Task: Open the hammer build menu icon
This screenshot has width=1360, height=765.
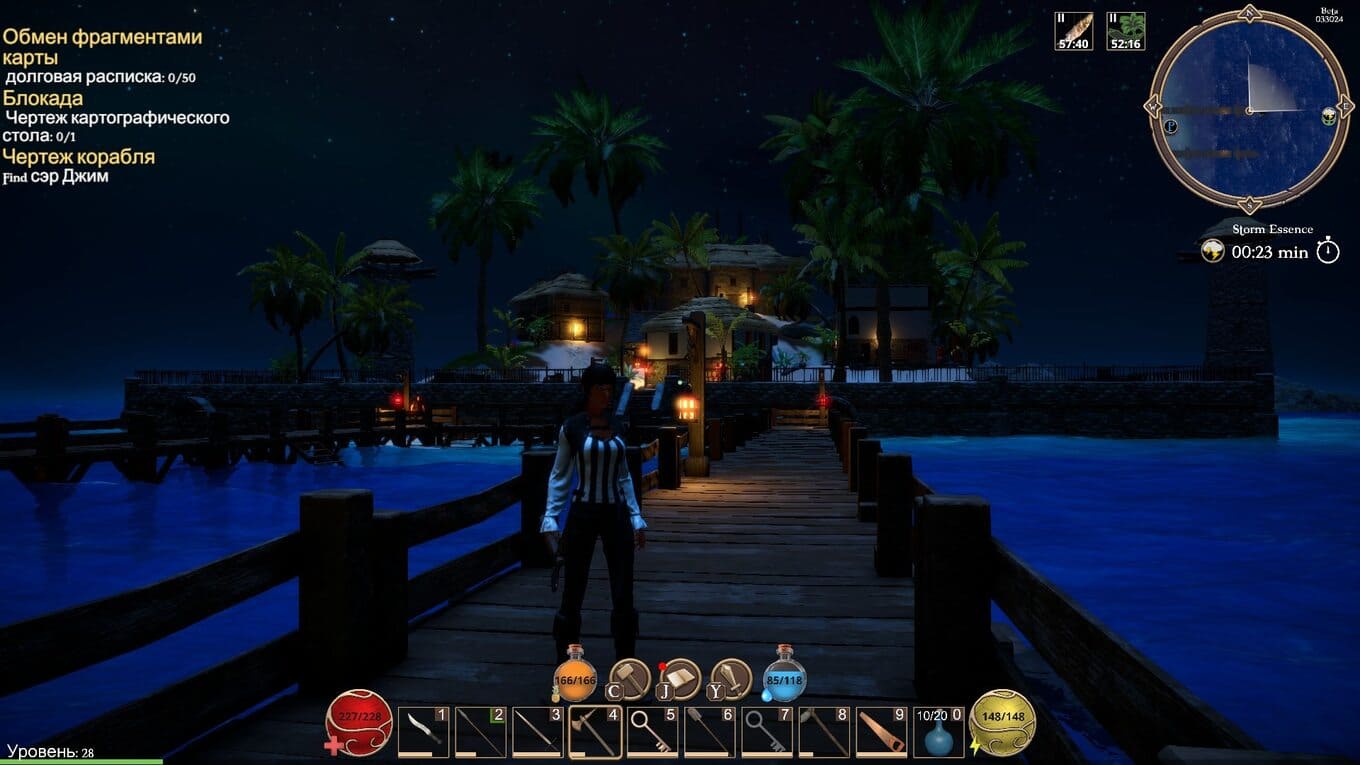Action: coord(630,679)
